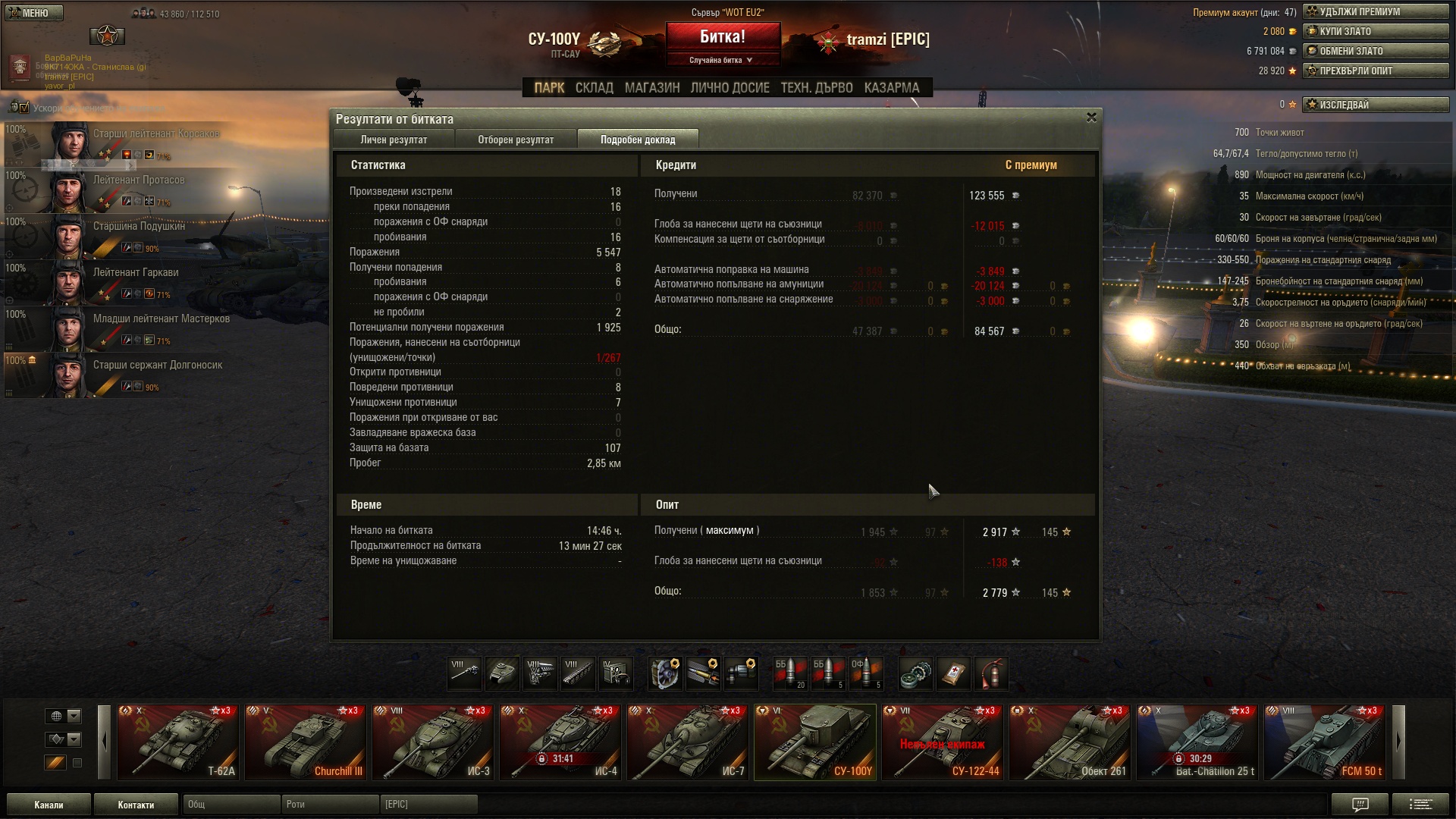1456x819 pixels.
Task: Expand the Случайна битка battle type dropdown
Action: (722, 60)
